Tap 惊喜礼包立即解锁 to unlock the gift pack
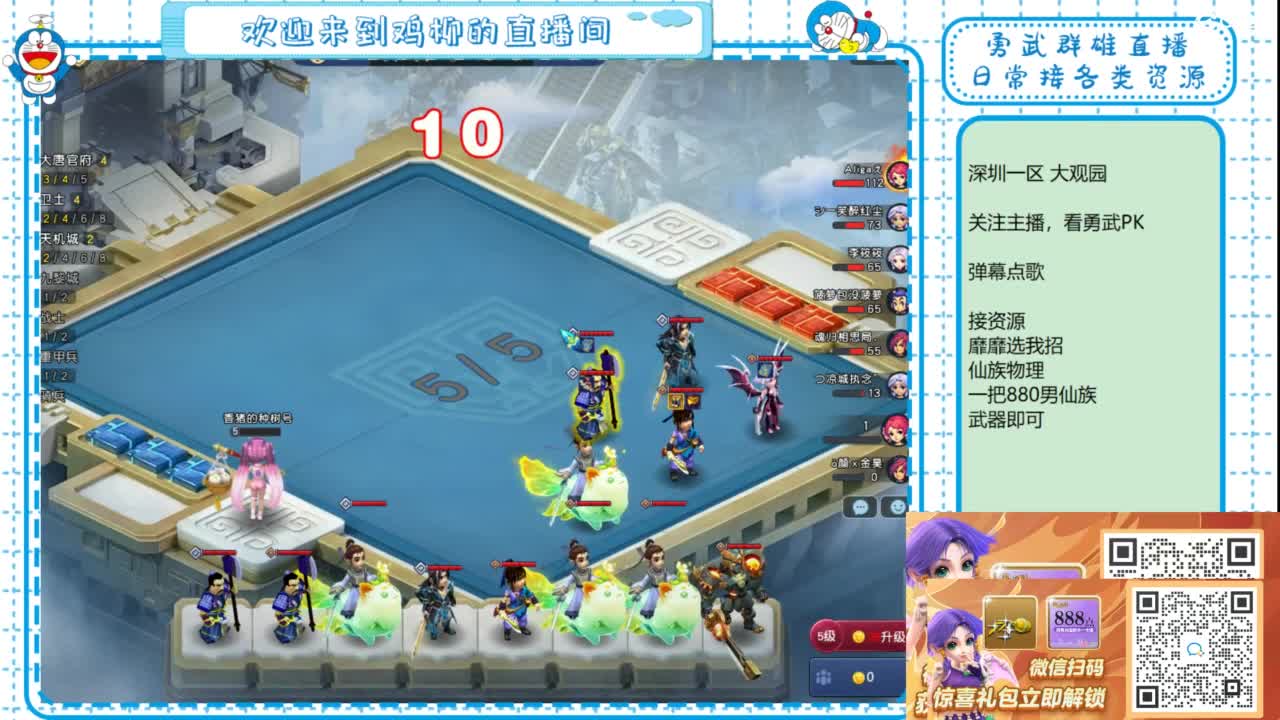The image size is (1280, 720). (x=1019, y=696)
